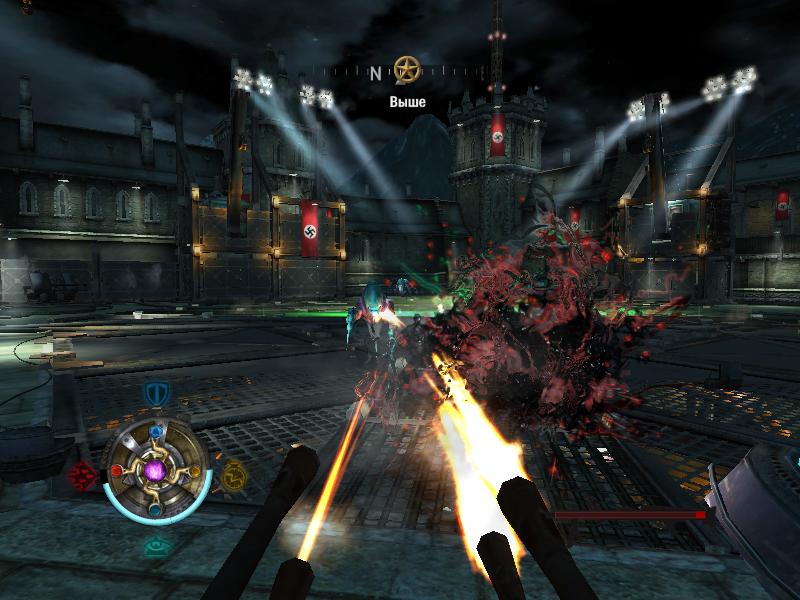Toggle the teal eye Veil Sight power
The image size is (800, 600).
tap(156, 546)
